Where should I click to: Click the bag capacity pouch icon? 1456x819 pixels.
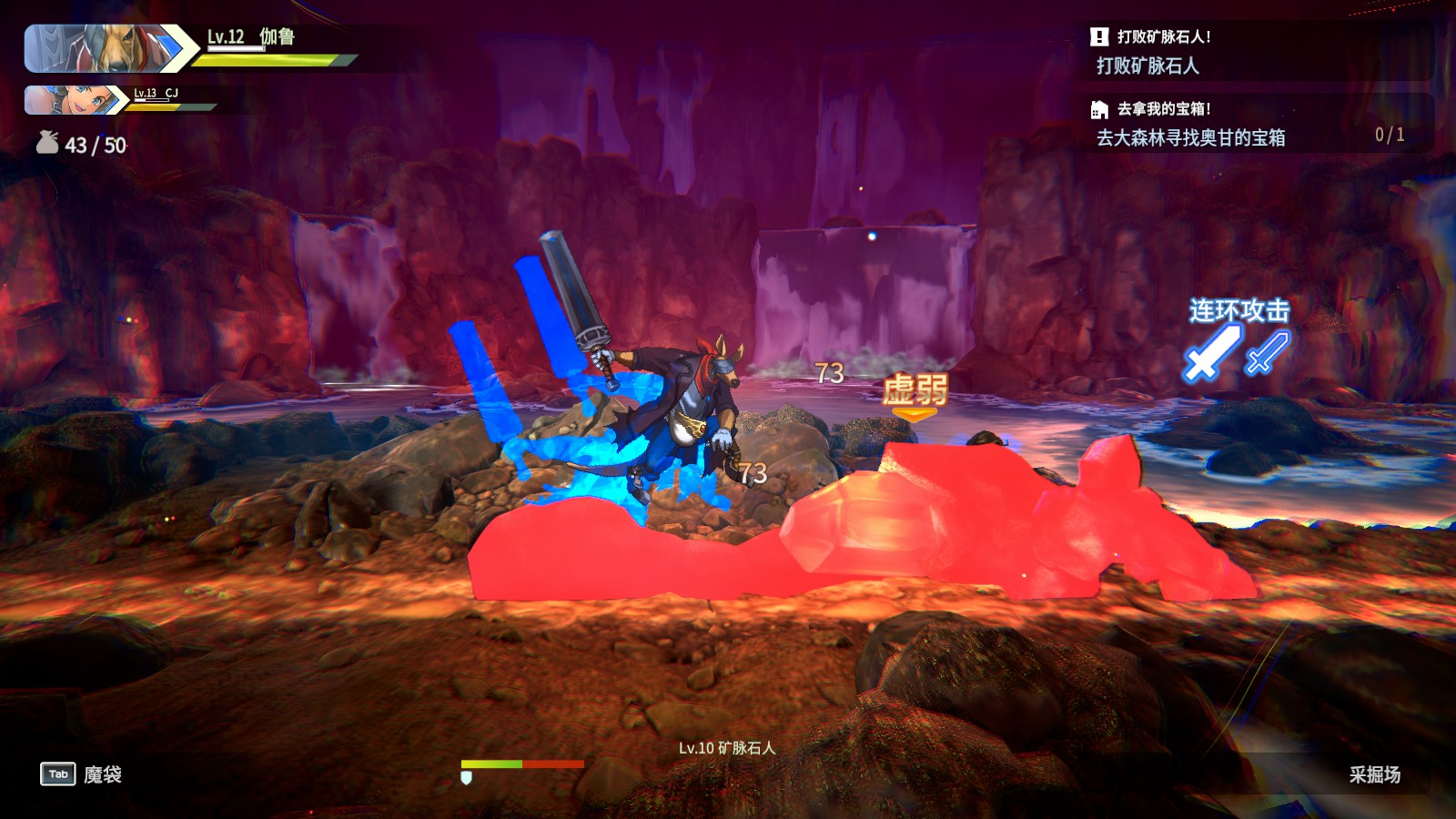point(47,143)
